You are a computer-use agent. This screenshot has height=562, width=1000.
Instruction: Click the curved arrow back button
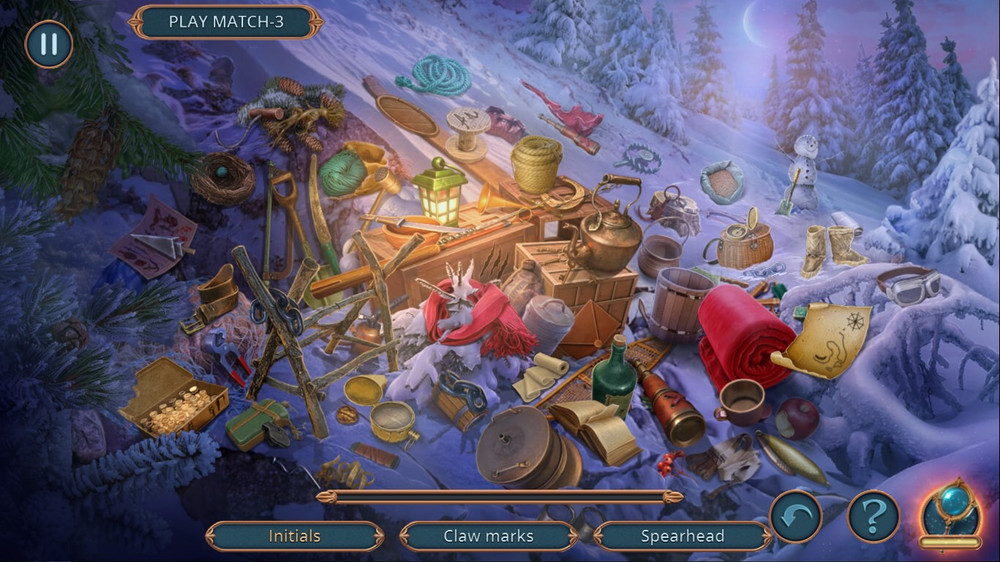pos(796,517)
